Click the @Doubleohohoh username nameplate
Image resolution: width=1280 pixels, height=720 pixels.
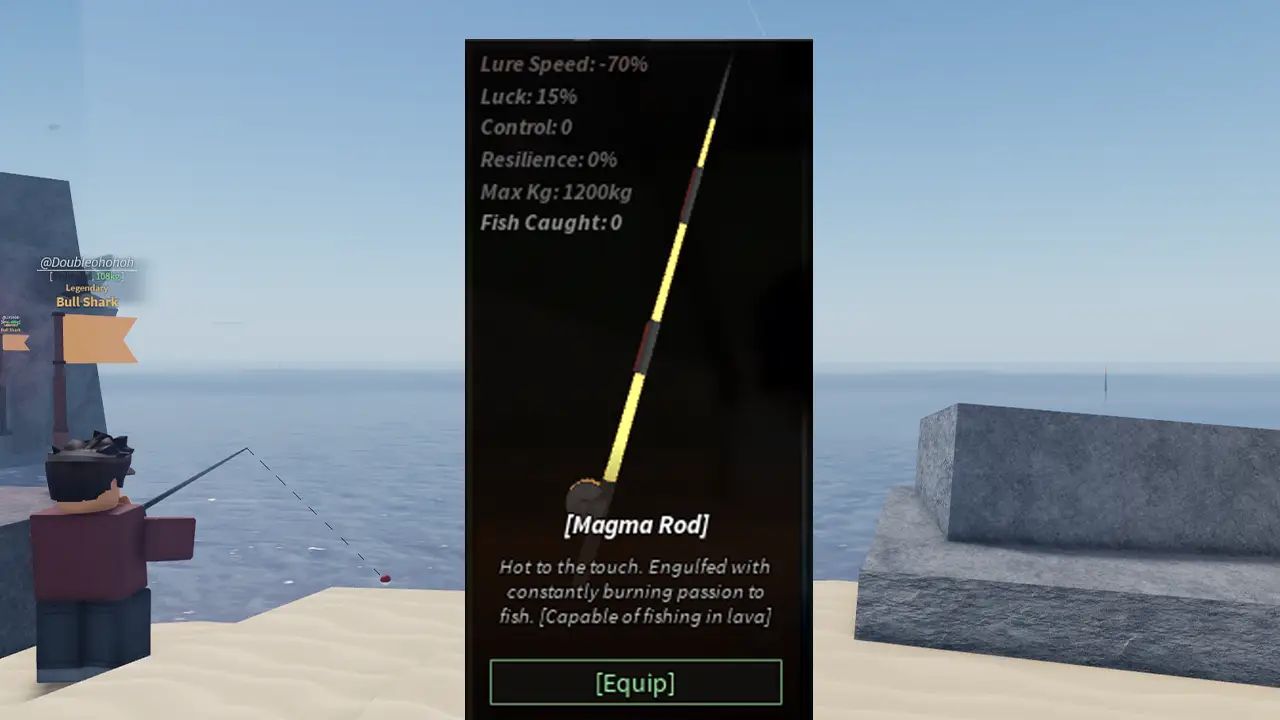coord(88,263)
